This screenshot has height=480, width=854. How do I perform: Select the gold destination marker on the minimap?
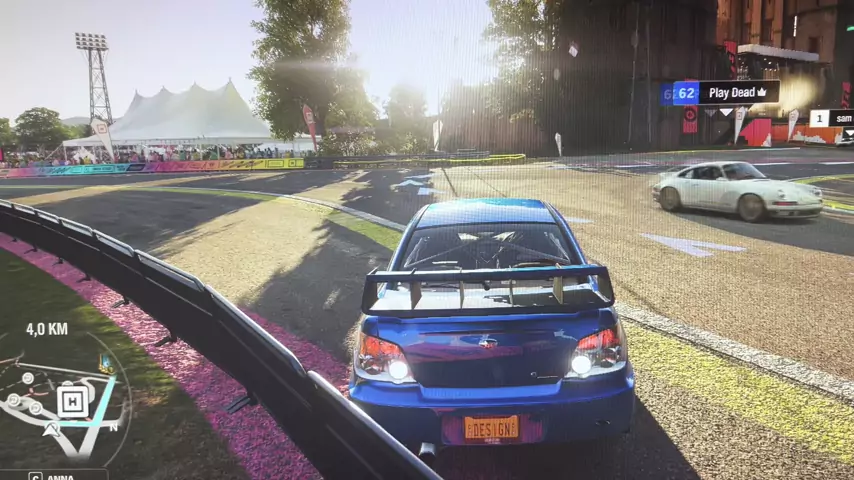coord(105,365)
